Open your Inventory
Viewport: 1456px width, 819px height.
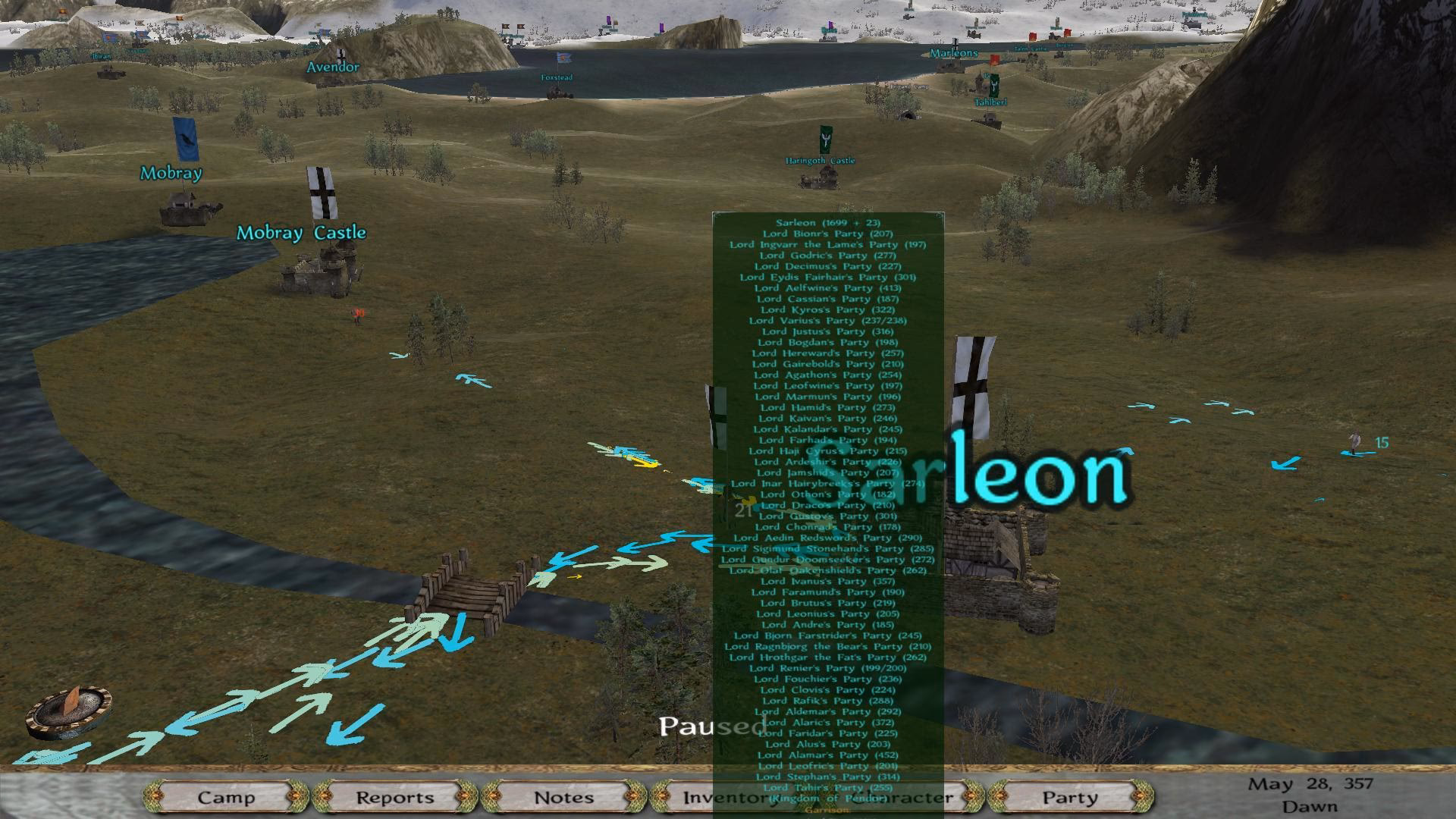pos(726,798)
